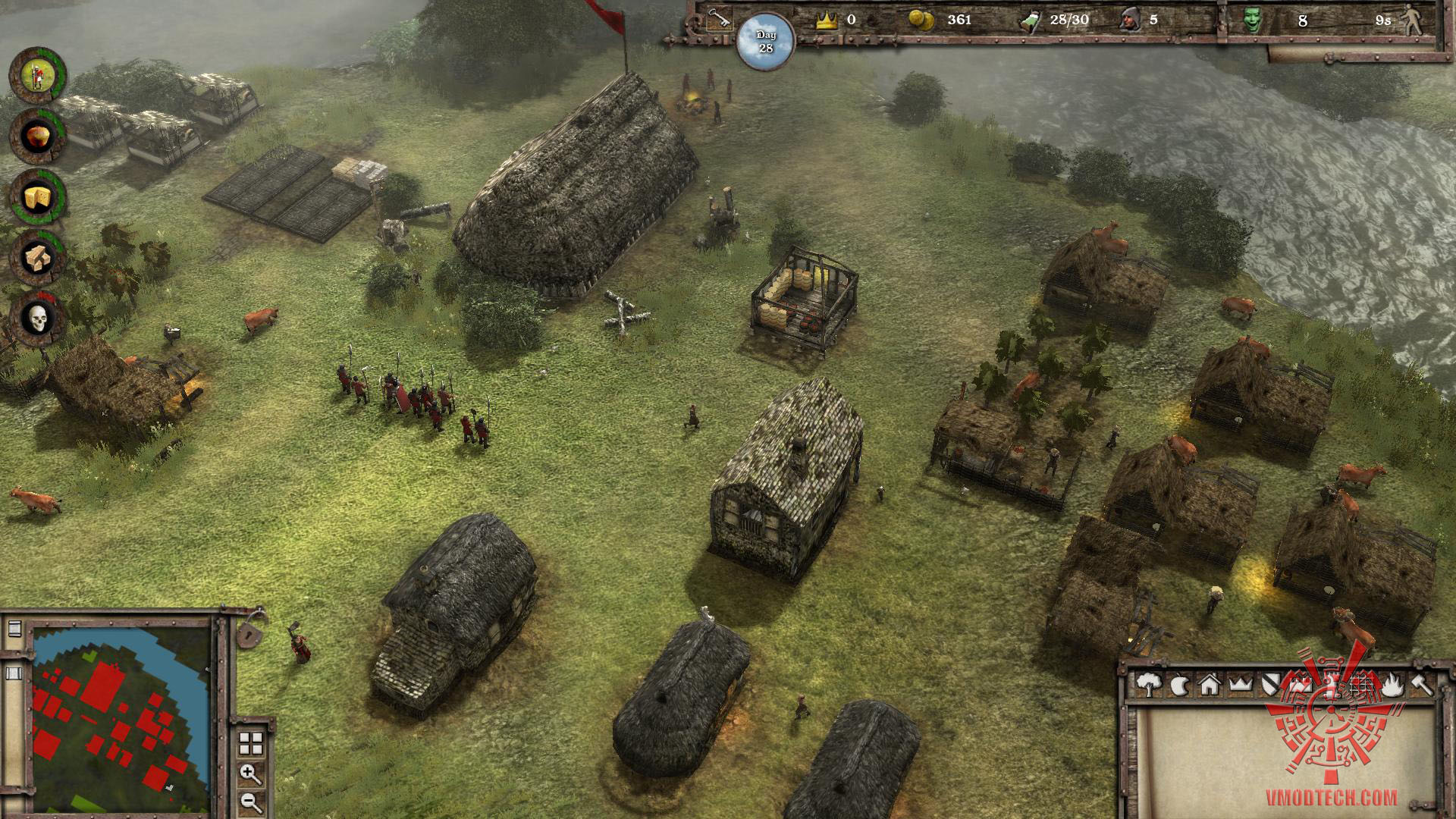Switch to the flame build tab

[1392, 686]
